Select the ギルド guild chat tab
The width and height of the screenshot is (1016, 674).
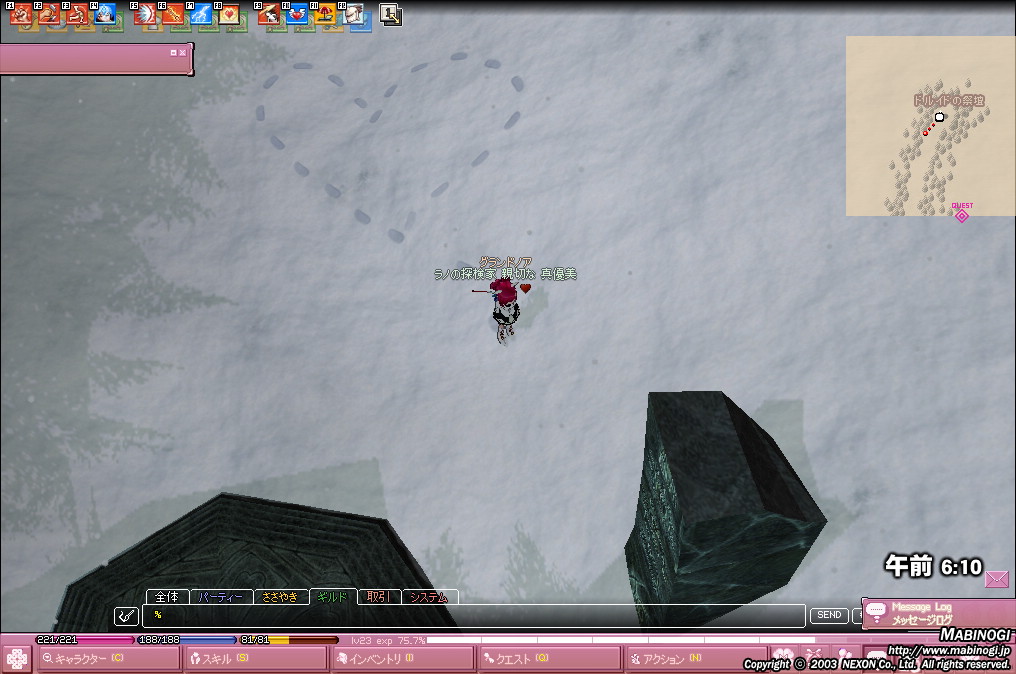click(x=332, y=597)
